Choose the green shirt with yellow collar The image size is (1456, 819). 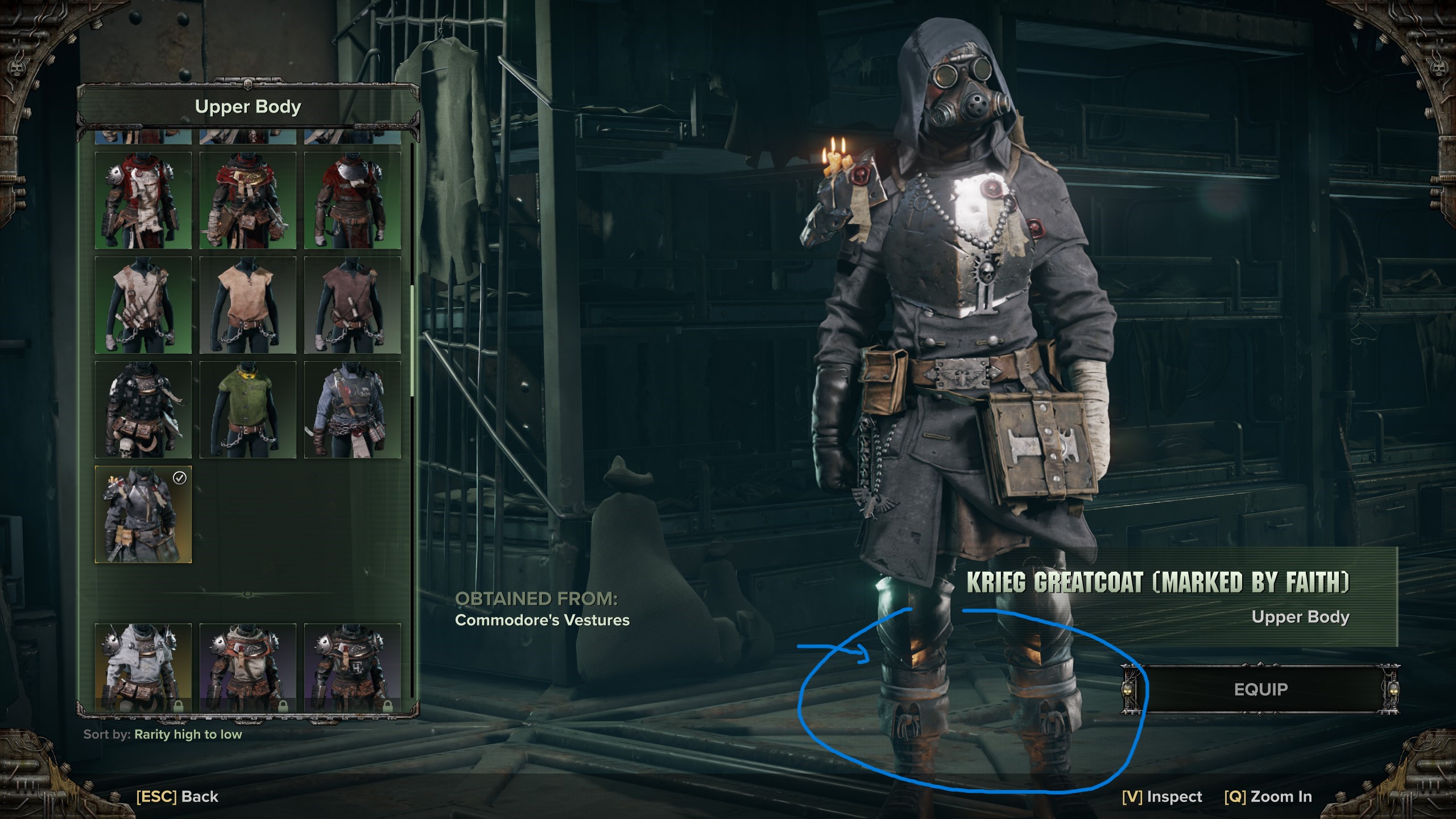click(x=248, y=409)
